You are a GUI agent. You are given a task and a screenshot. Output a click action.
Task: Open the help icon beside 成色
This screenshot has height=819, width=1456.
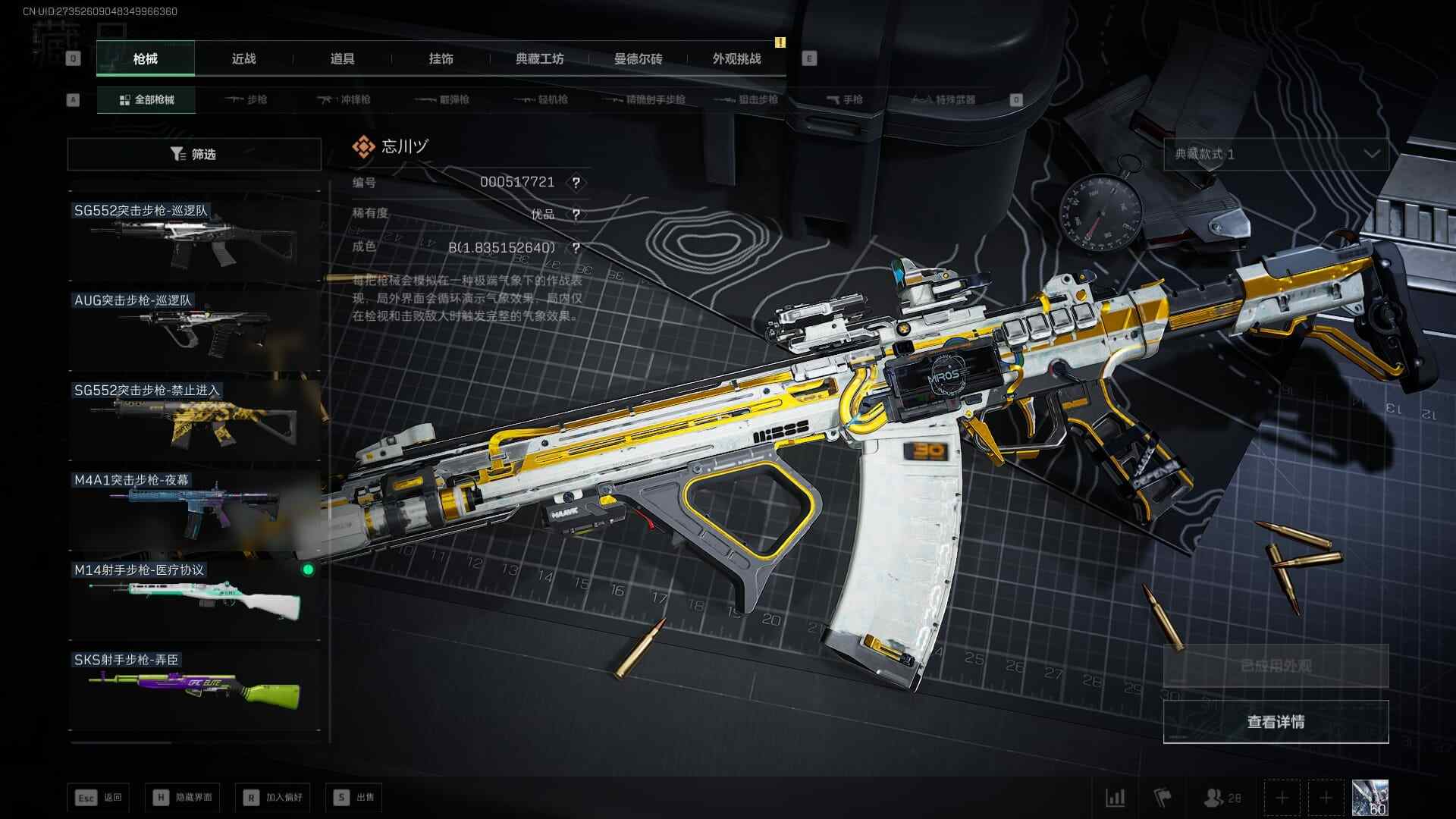(x=576, y=248)
